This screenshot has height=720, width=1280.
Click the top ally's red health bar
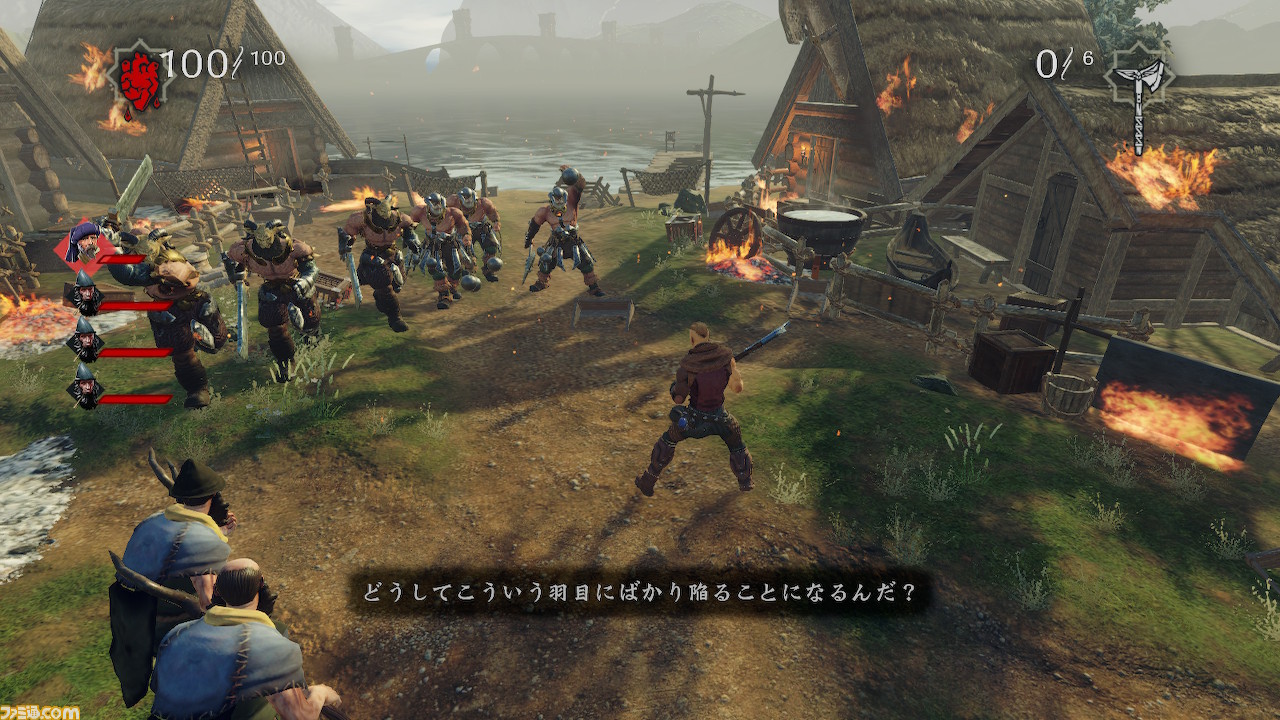[121, 259]
